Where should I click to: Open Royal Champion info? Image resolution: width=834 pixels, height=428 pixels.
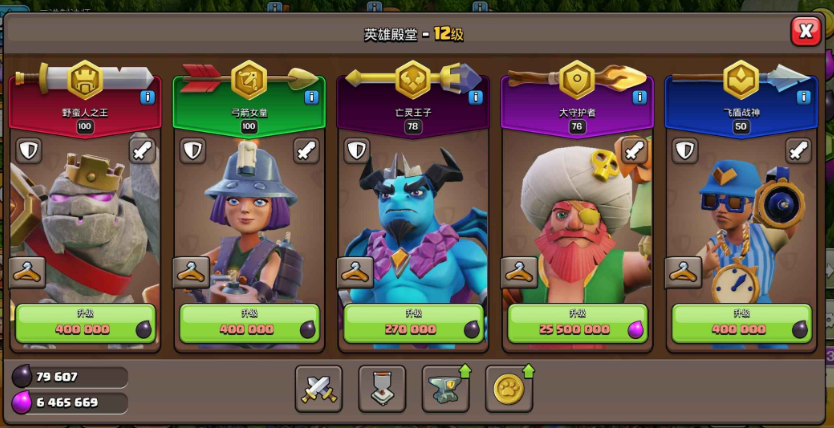pos(803,97)
